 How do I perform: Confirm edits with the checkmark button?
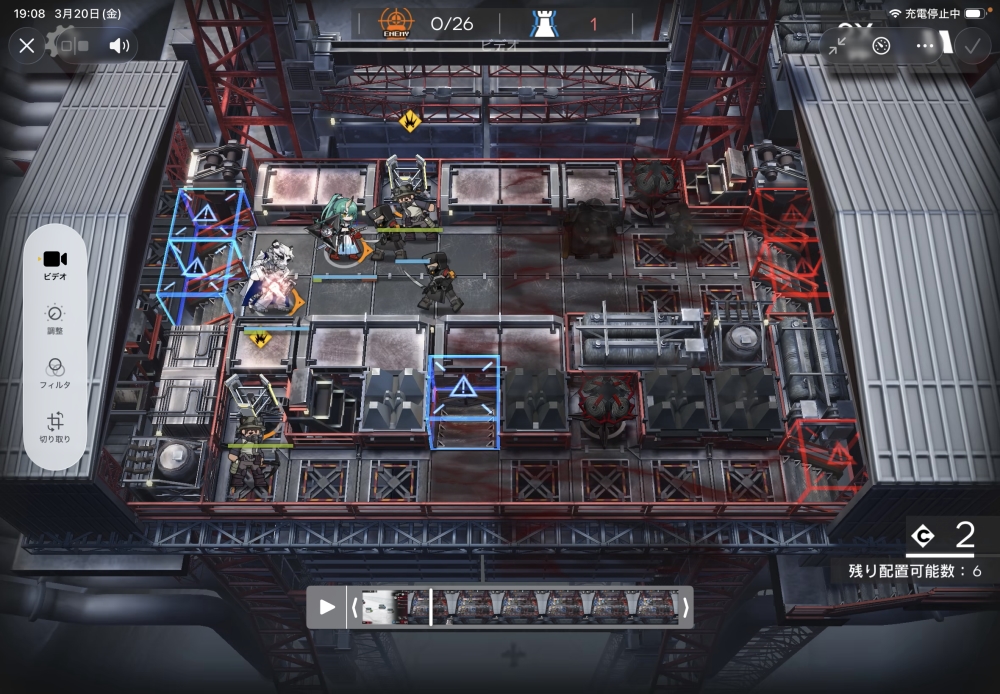pos(970,45)
